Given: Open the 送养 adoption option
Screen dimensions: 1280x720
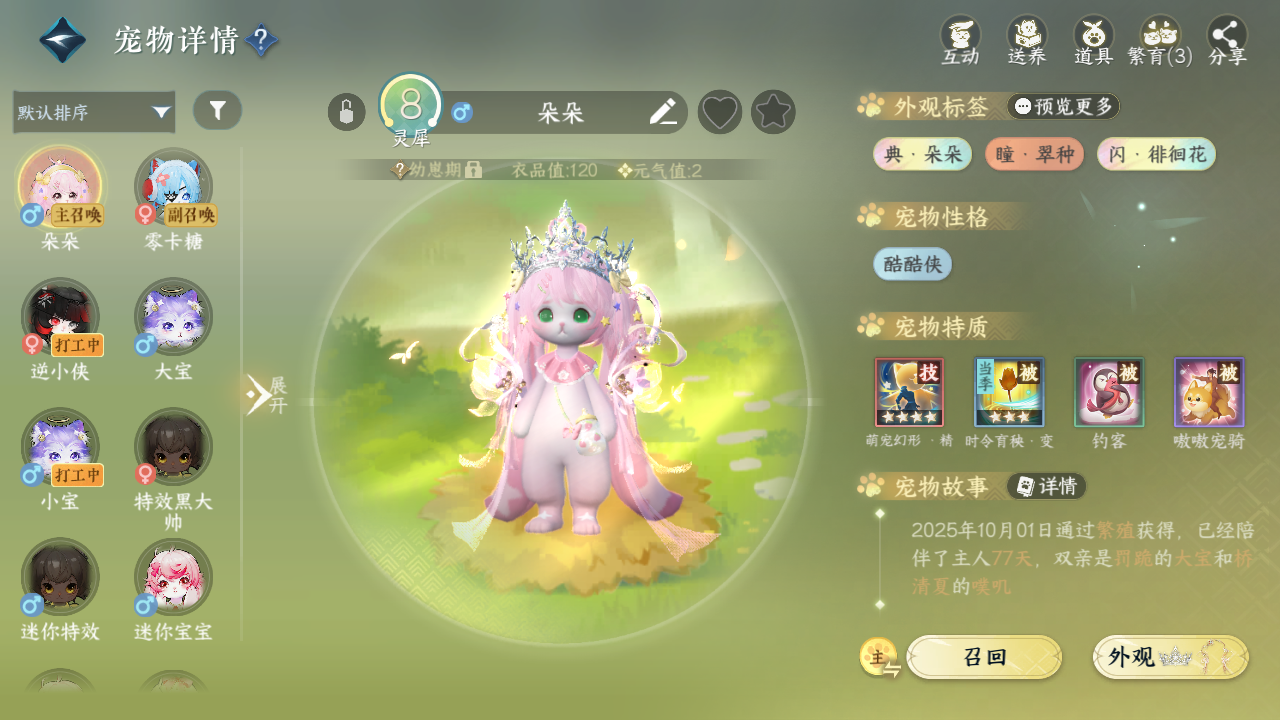Looking at the screenshot, I should click(x=1027, y=40).
